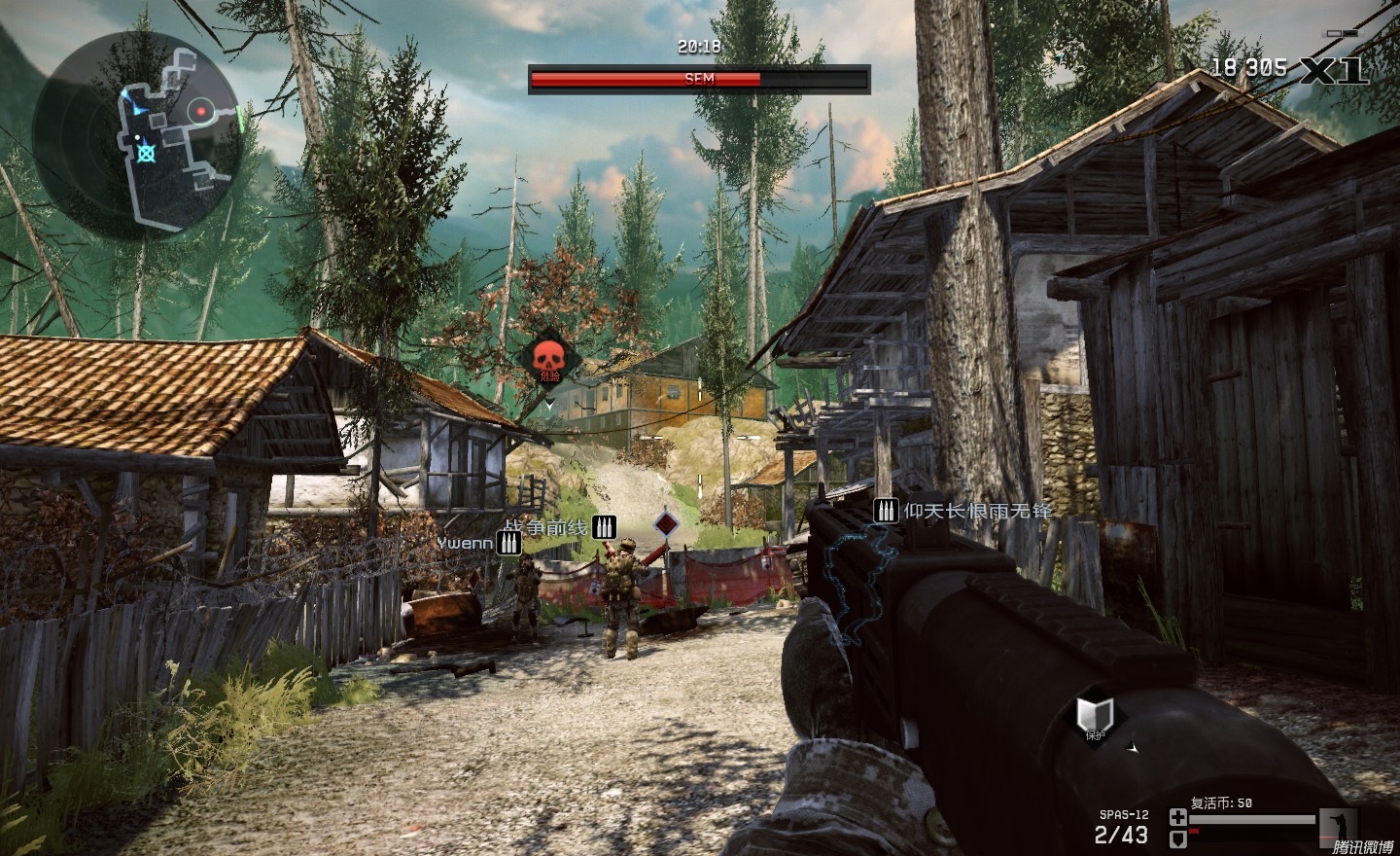This screenshot has height=856, width=1400.
Task: Click the ammo icon beside Ywenn
Action: pyautogui.click(x=507, y=543)
